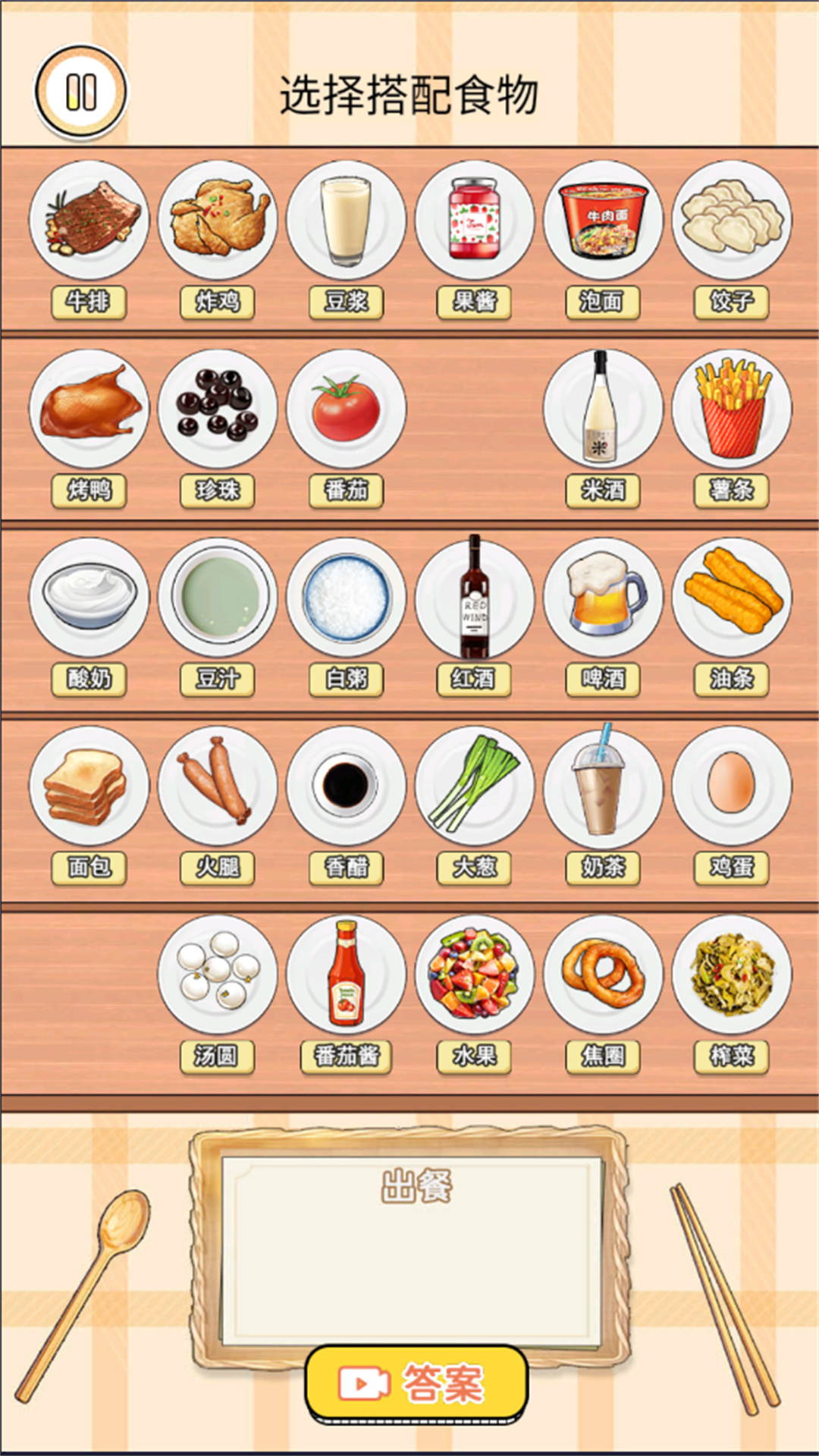The height and width of the screenshot is (1456, 819).
Task: Pick the 豆浆 soy milk glass
Action: [x=346, y=220]
